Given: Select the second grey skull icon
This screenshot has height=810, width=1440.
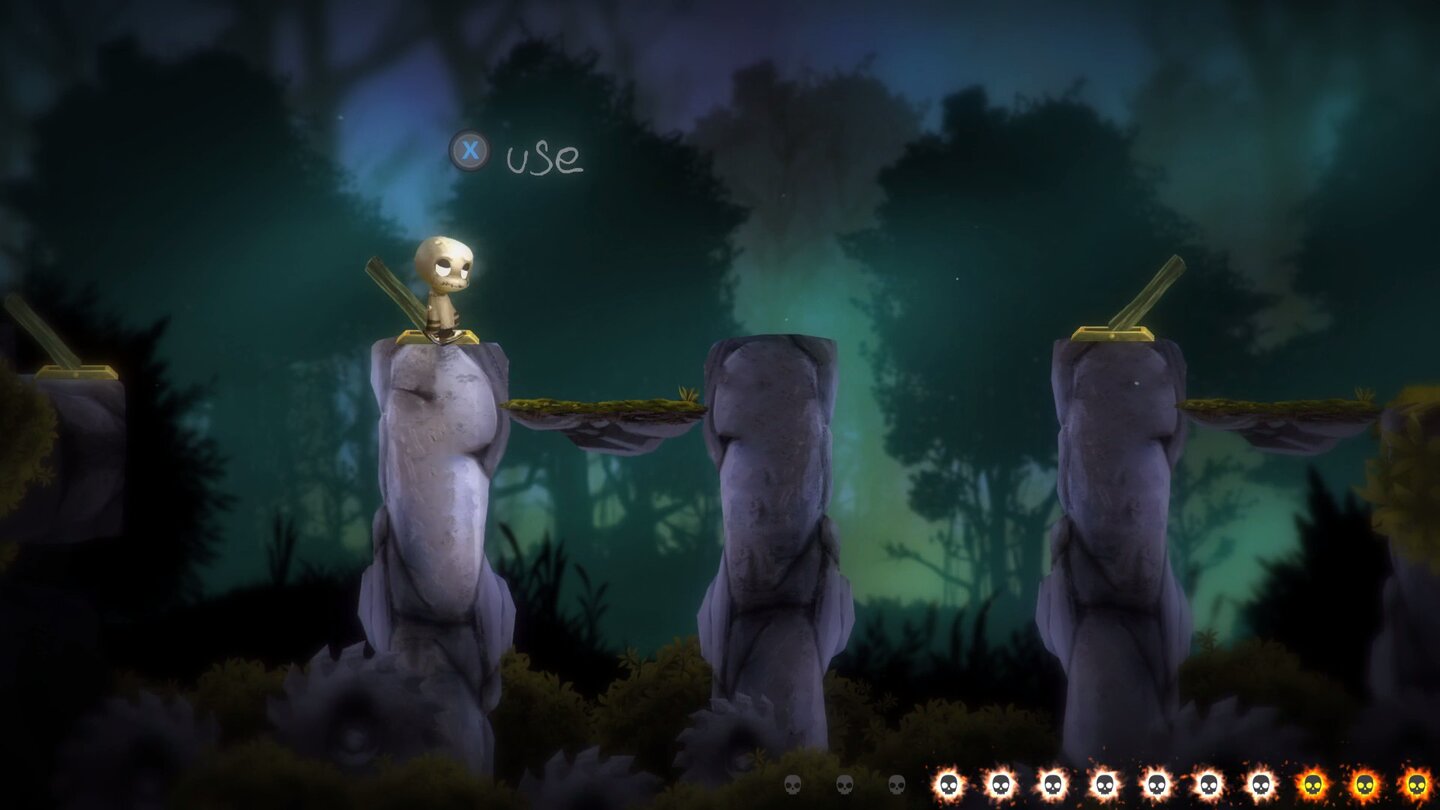Looking at the screenshot, I should tap(846, 785).
